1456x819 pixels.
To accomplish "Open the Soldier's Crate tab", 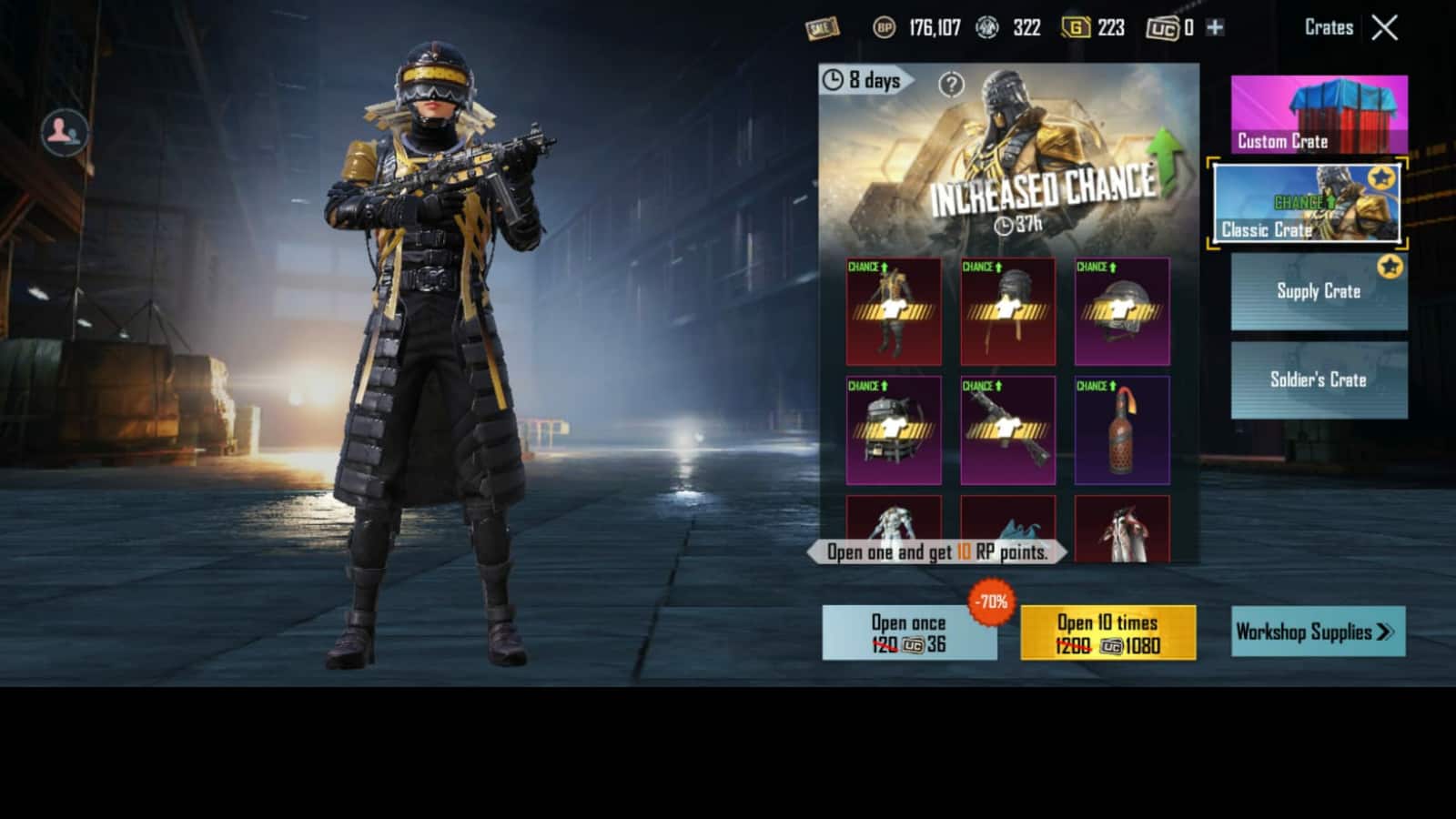I will [x=1319, y=380].
